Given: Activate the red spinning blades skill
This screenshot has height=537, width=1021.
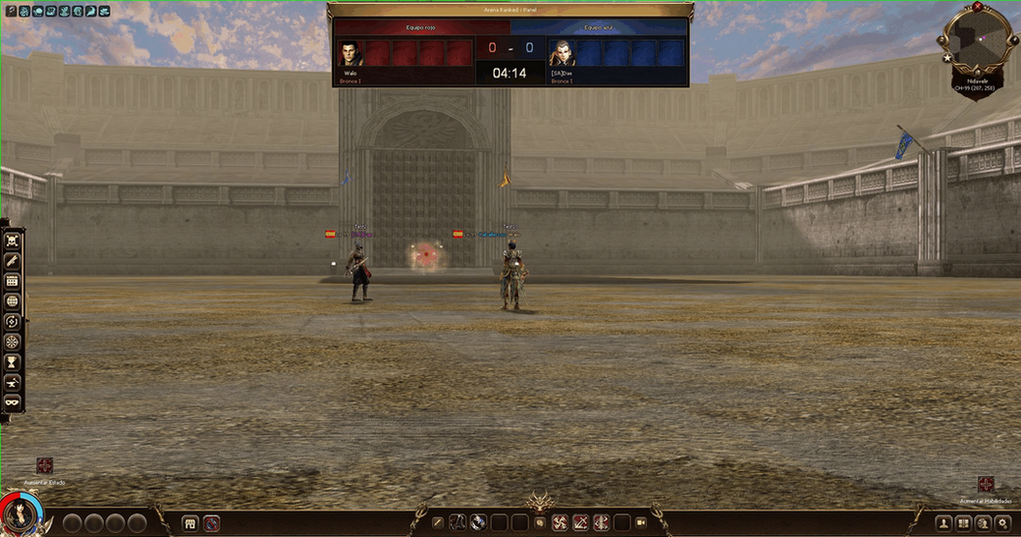Looking at the screenshot, I should [x=560, y=522].
